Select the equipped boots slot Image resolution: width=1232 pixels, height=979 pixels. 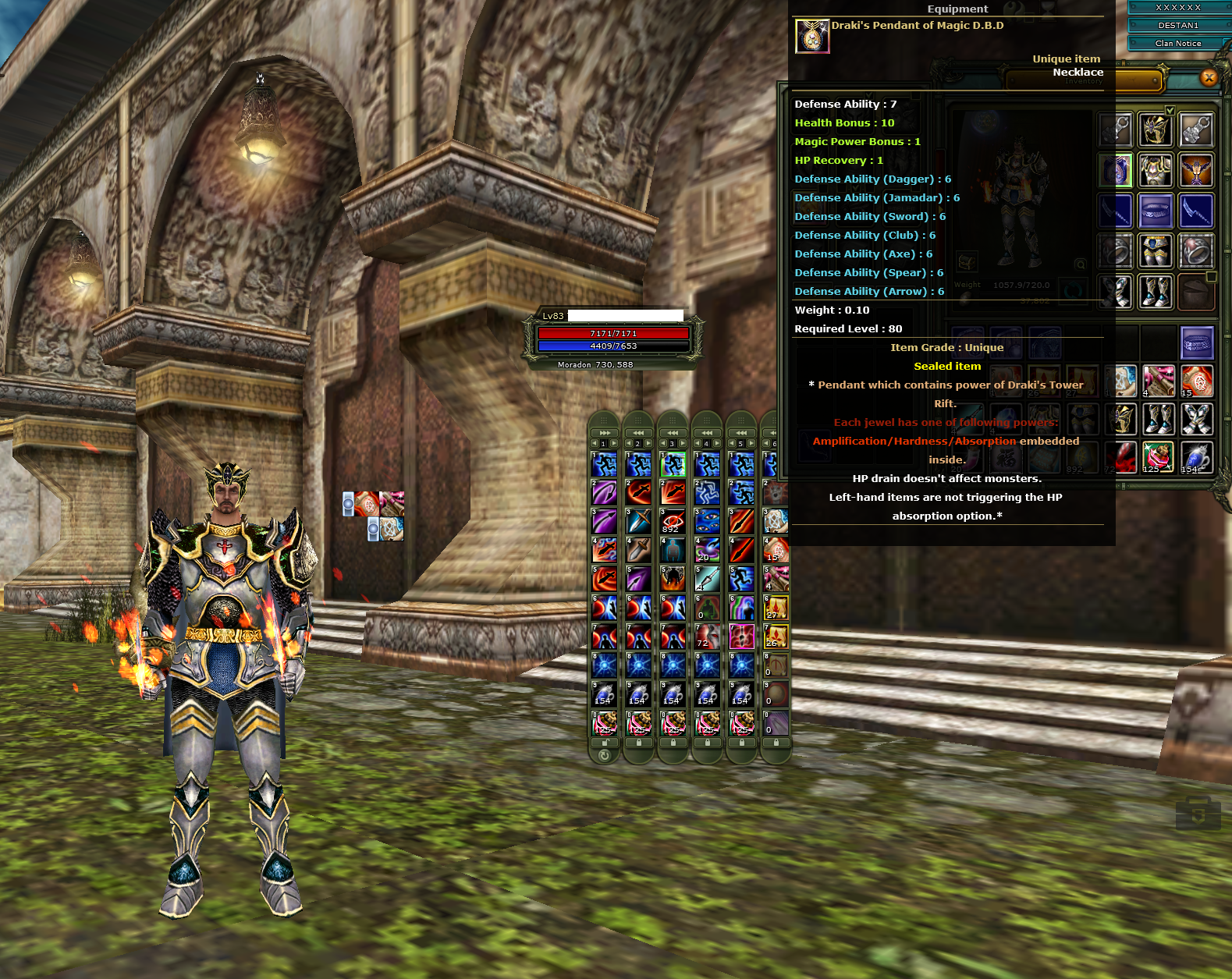pos(1155,292)
